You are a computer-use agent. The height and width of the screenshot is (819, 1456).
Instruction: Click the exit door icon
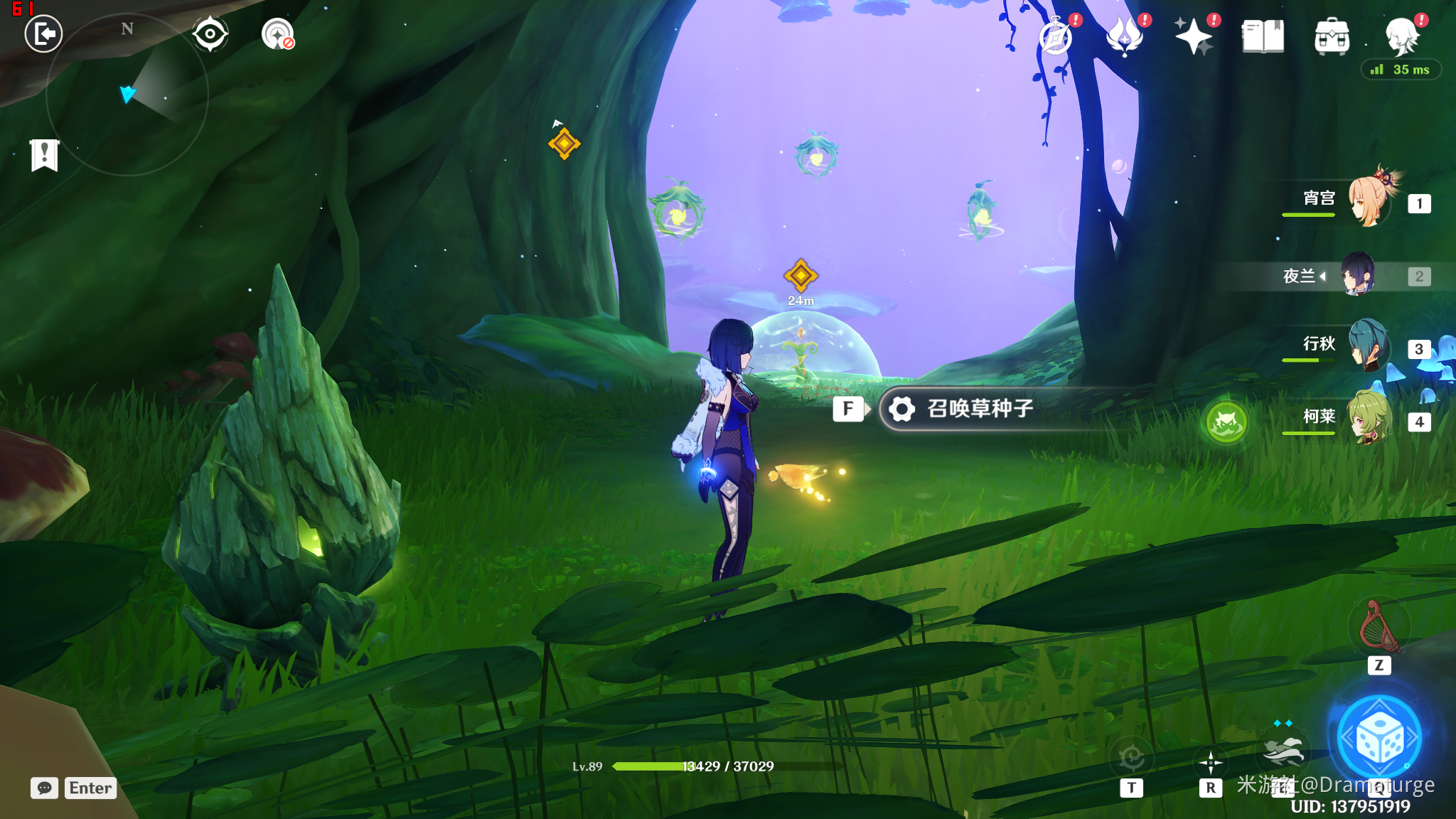43,34
